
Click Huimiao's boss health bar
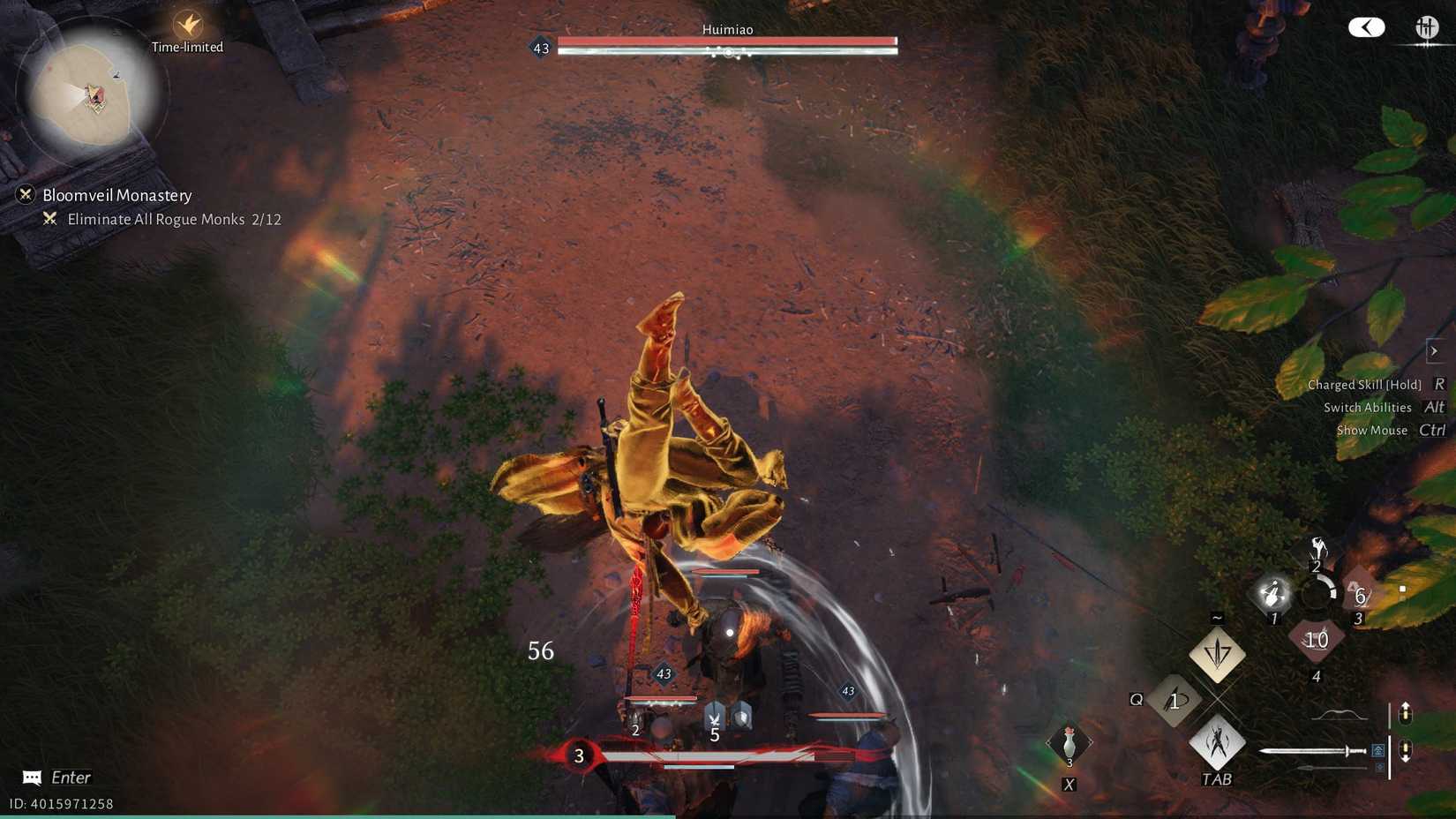click(728, 41)
